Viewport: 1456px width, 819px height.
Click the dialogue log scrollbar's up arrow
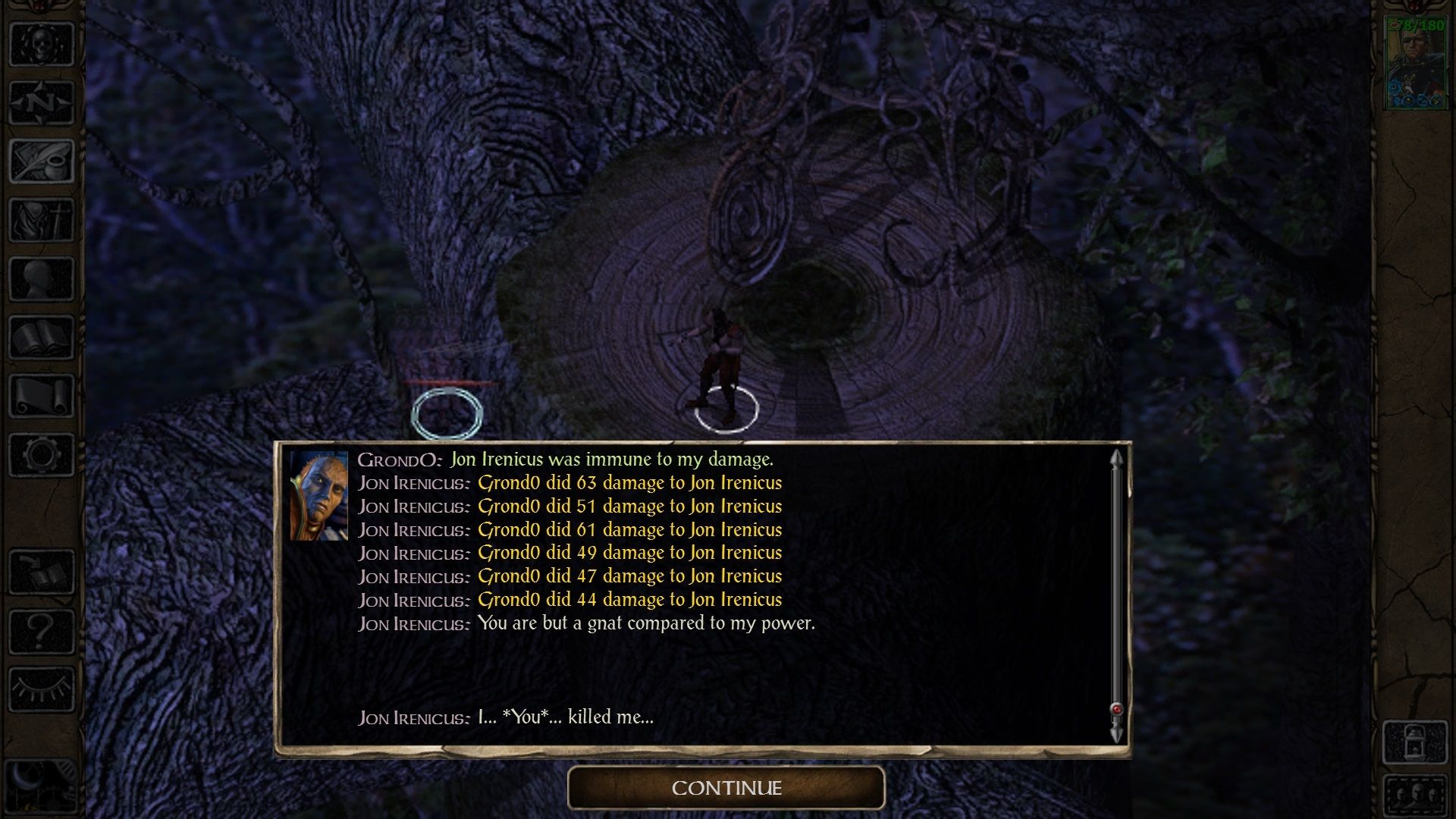point(1116,459)
